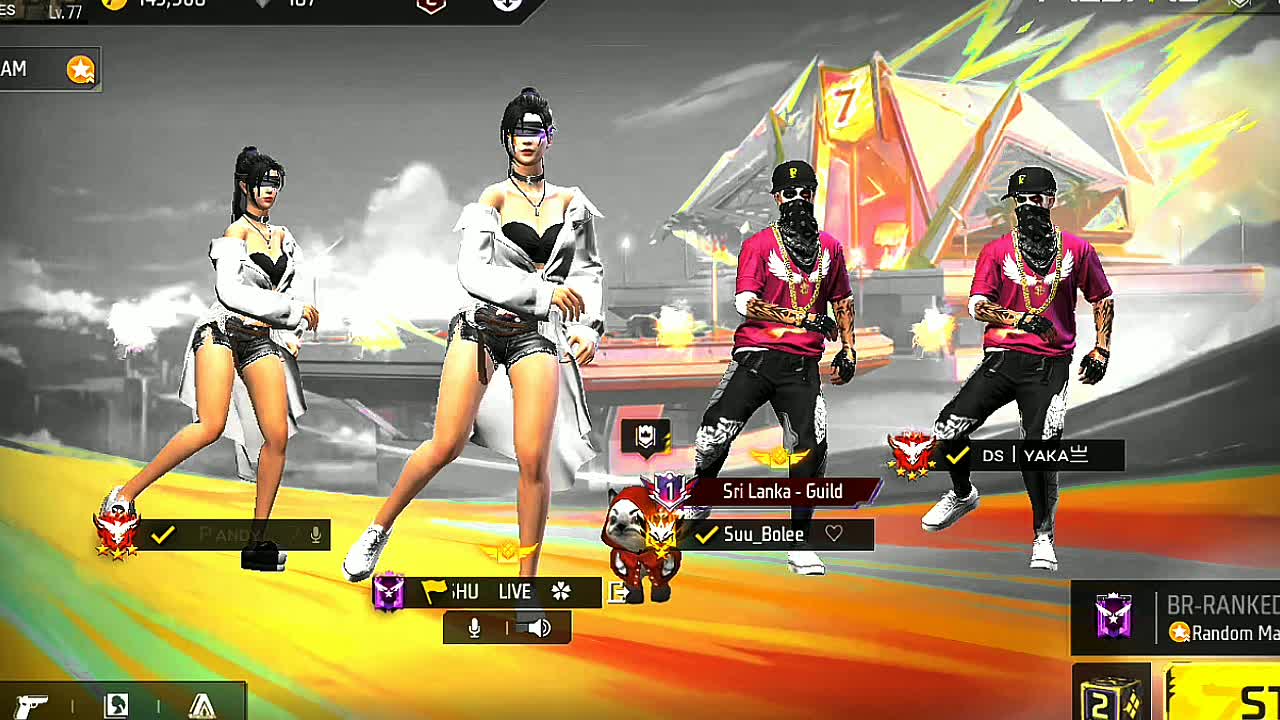The width and height of the screenshot is (1280, 720).
Task: Click the heart icon beside Suu_Bolee
Action: click(x=834, y=535)
